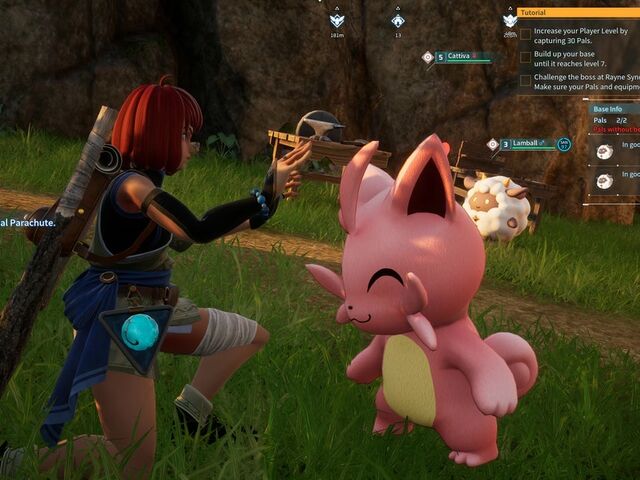Viewport: 640px width, 480px height.
Task: Select the second Lamball in Base Info
Action: 605,180
